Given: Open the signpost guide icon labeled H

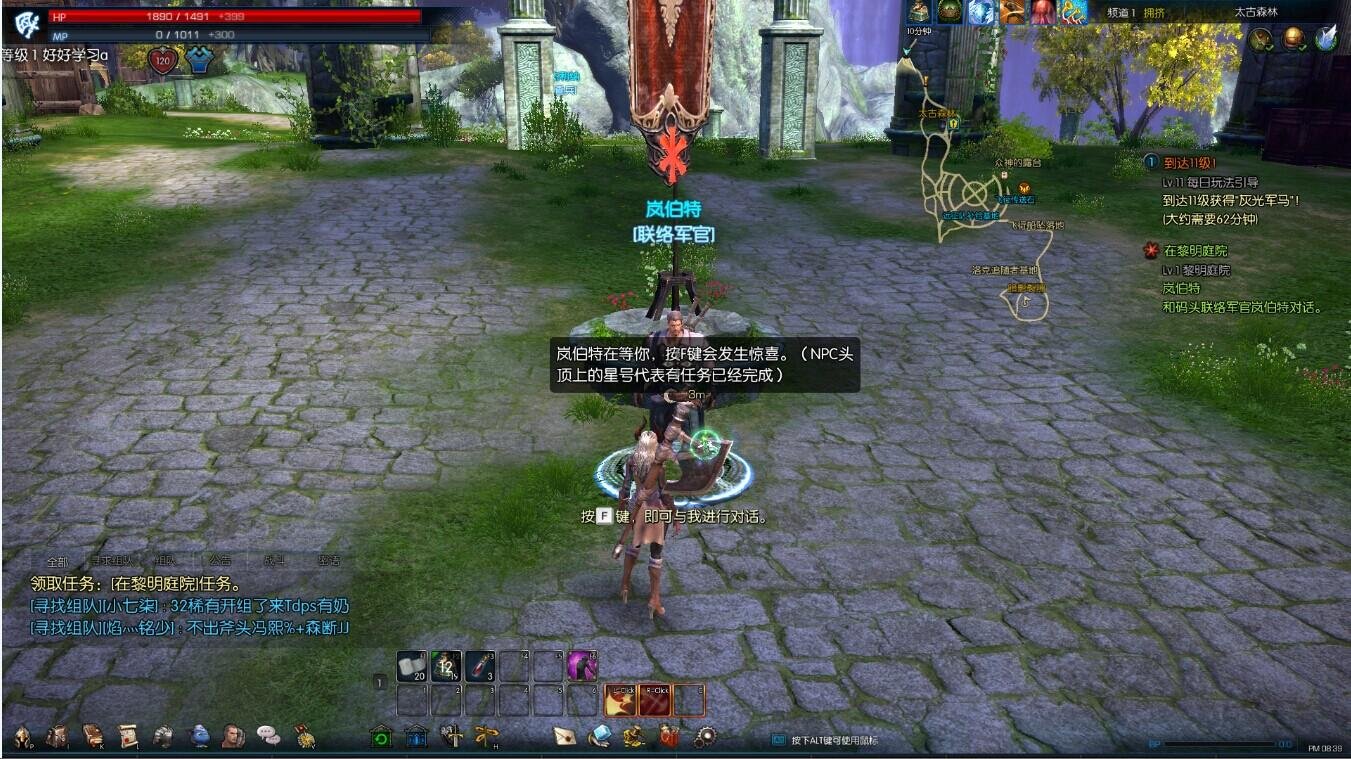Looking at the screenshot, I should click(487, 738).
